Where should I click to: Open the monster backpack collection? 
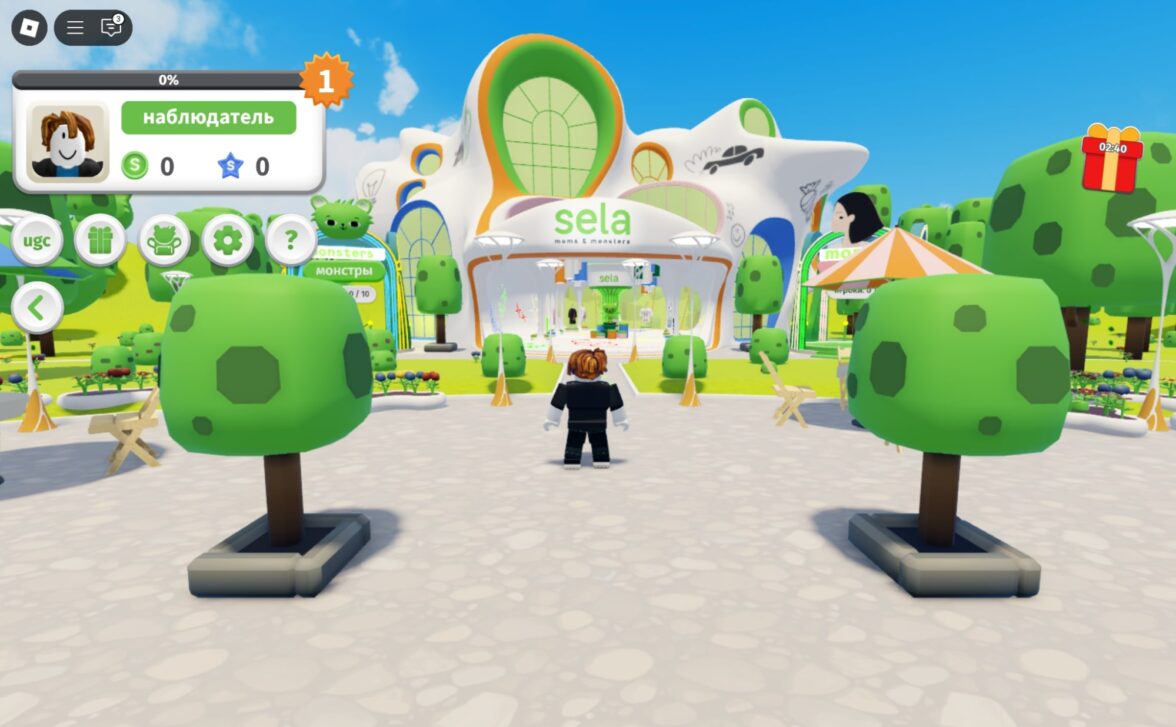pyautogui.click(x=164, y=240)
